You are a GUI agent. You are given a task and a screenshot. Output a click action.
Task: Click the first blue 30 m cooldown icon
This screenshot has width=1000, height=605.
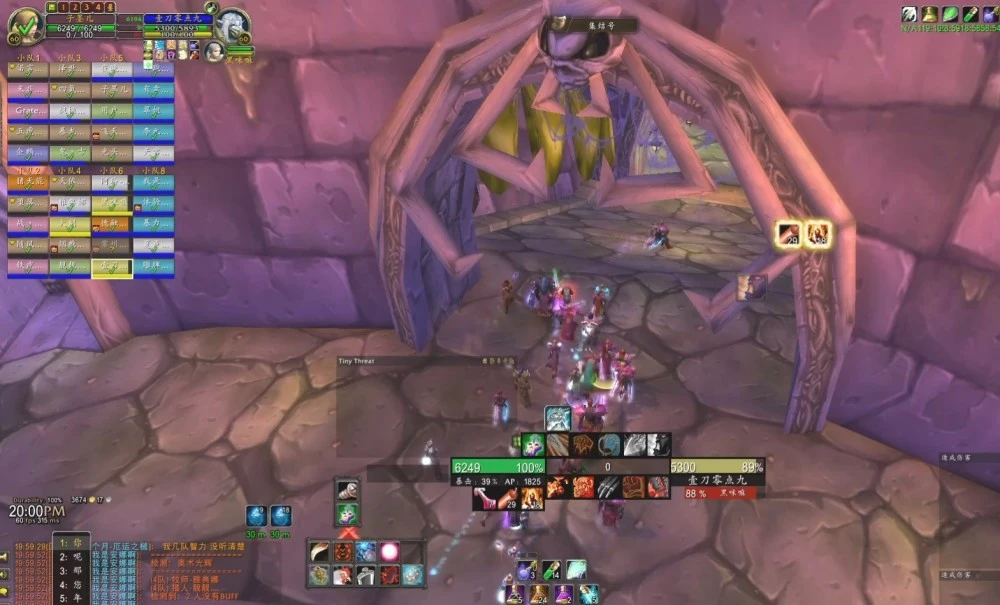click(x=257, y=516)
